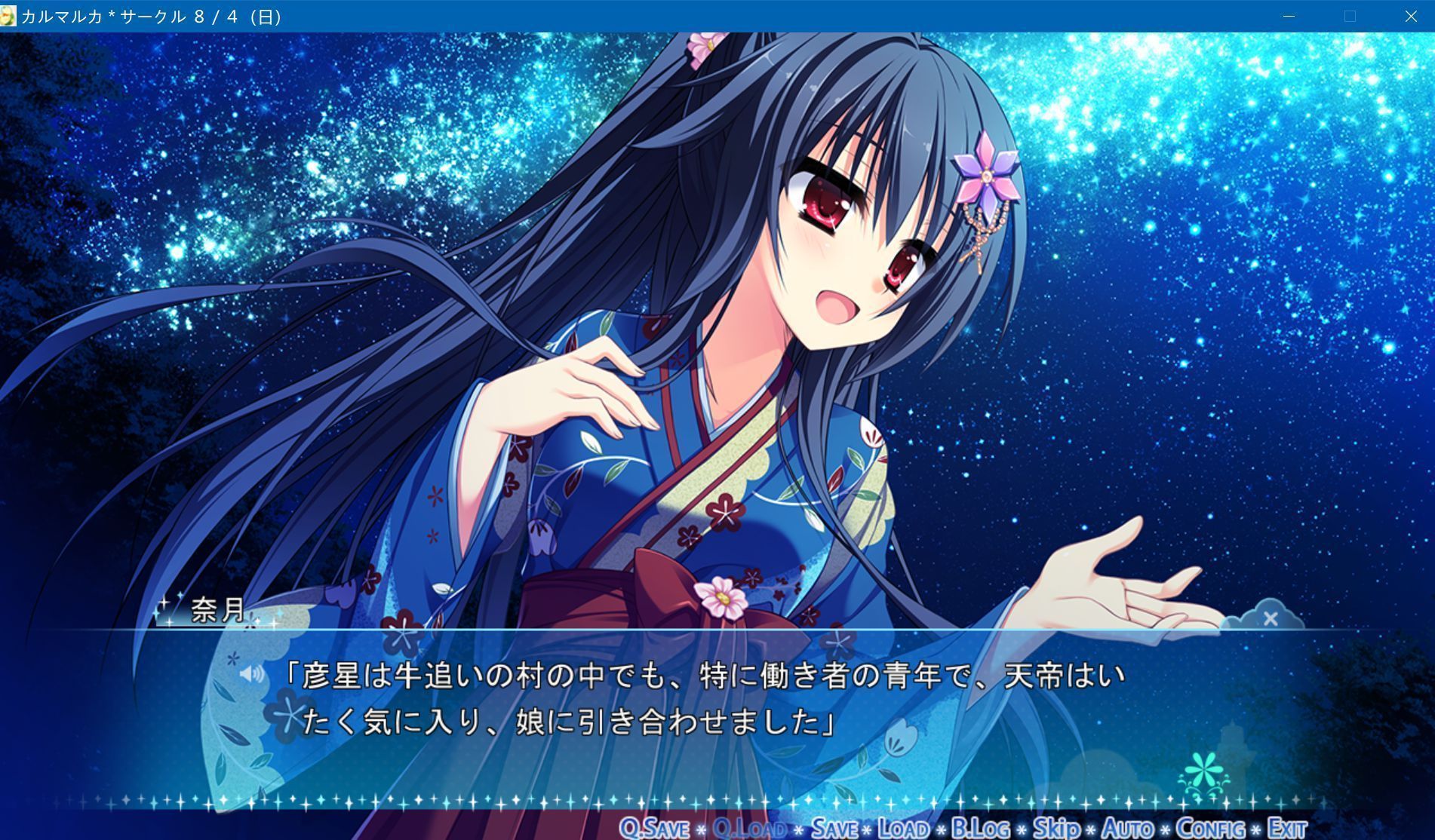This screenshot has width=1435, height=840.
Task: Enable Skip mode to fast-forward text
Action: [x=1056, y=828]
